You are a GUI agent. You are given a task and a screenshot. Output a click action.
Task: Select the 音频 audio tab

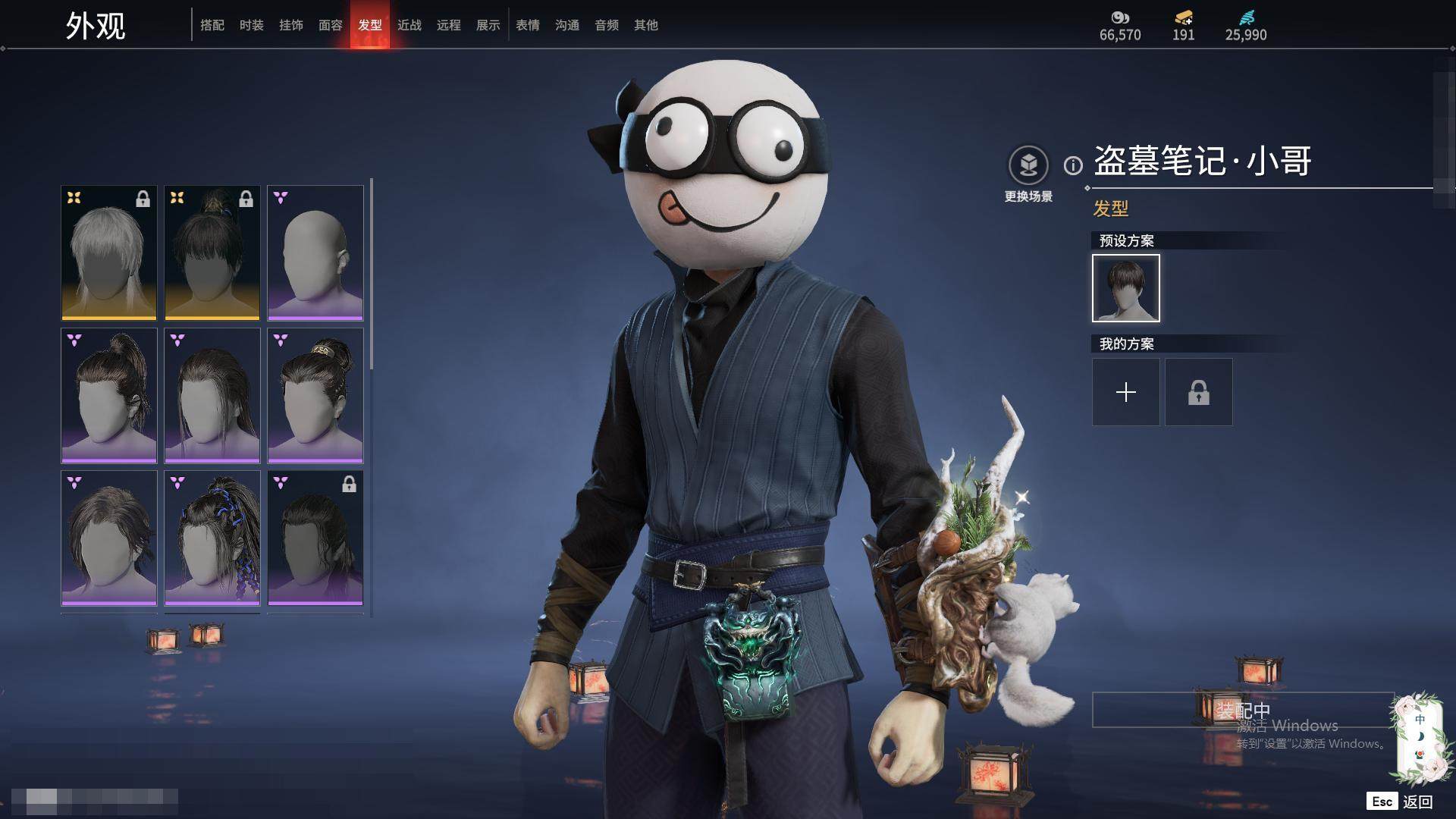(607, 25)
